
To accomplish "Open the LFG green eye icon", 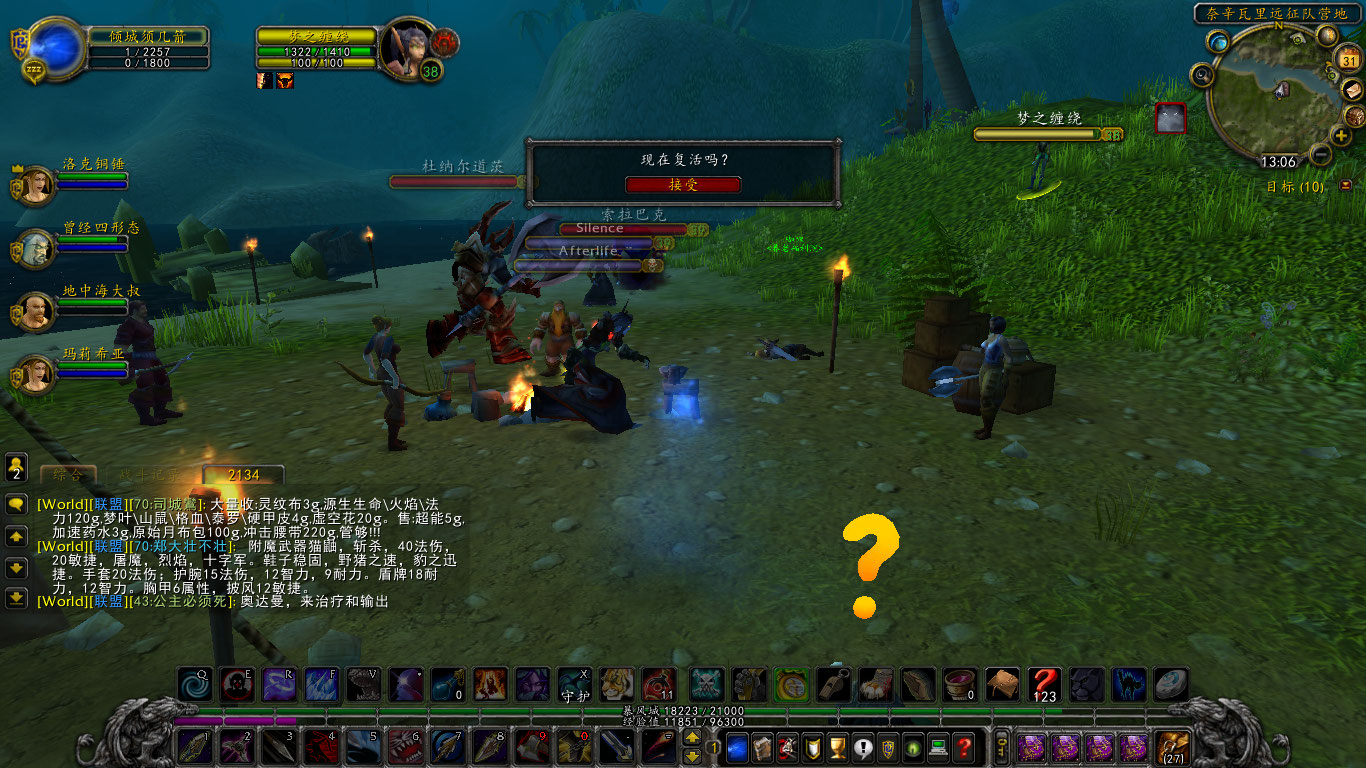I will click(x=910, y=750).
